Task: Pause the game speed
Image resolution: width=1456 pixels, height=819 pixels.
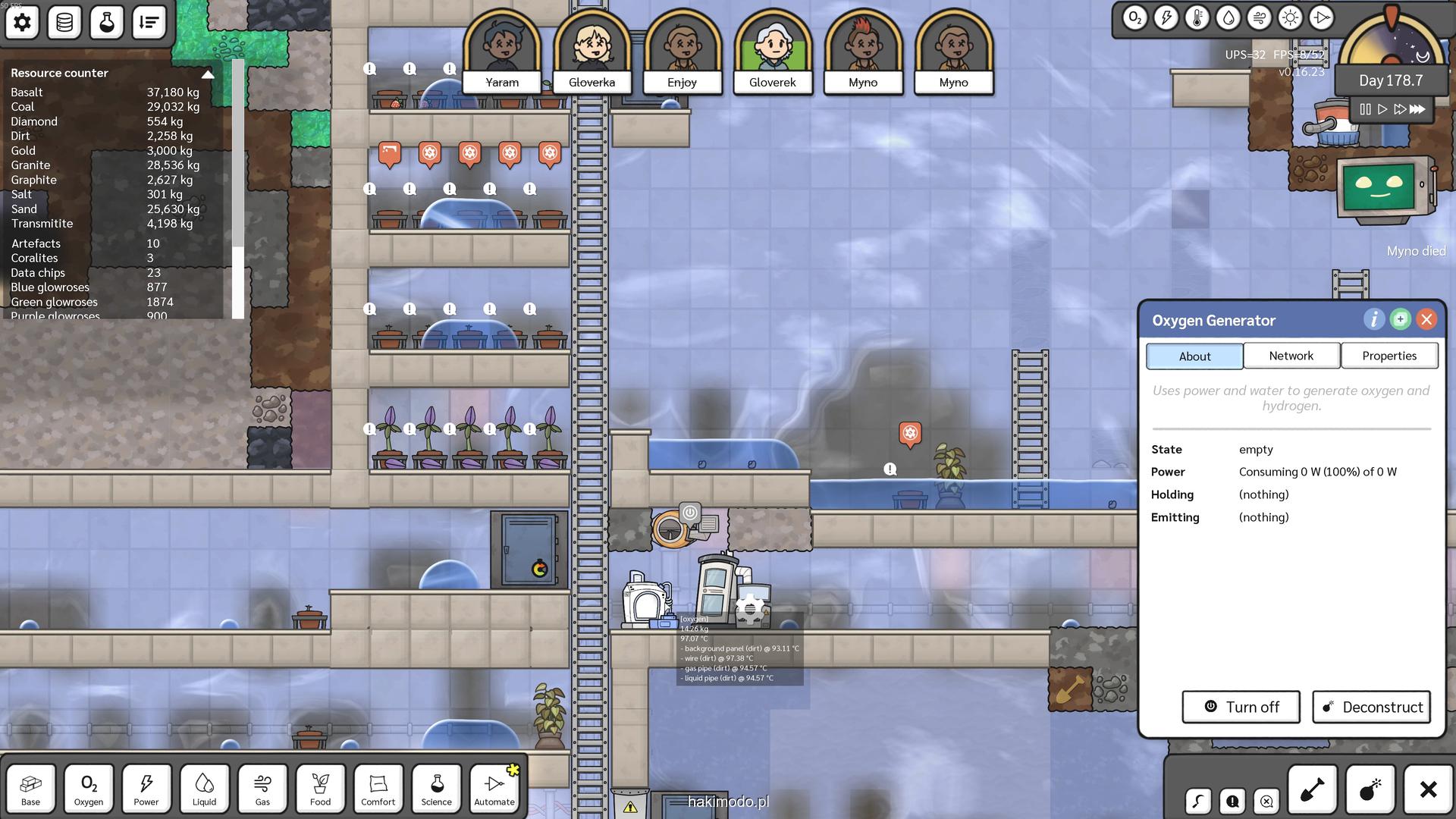Action: (1365, 109)
